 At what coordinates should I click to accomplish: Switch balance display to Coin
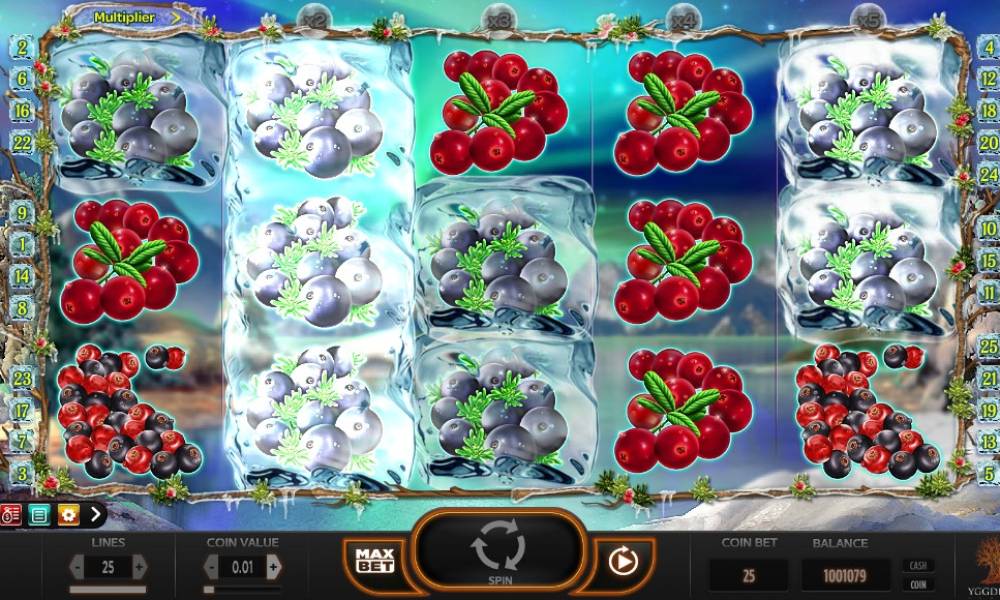coord(915,584)
